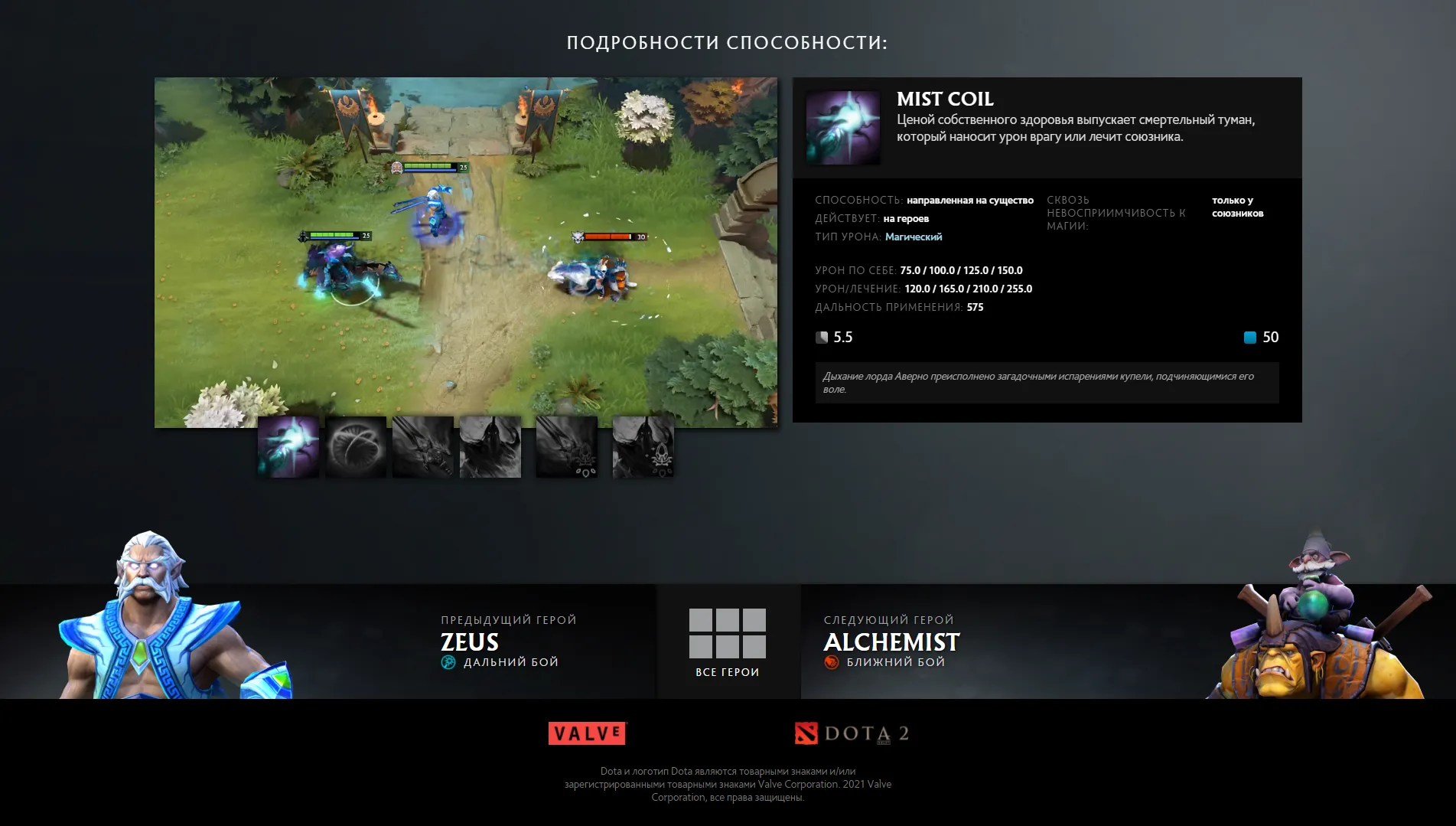This screenshot has height=826, width=1456.
Task: Click the cooldown icon next to 5.5
Action: point(822,337)
